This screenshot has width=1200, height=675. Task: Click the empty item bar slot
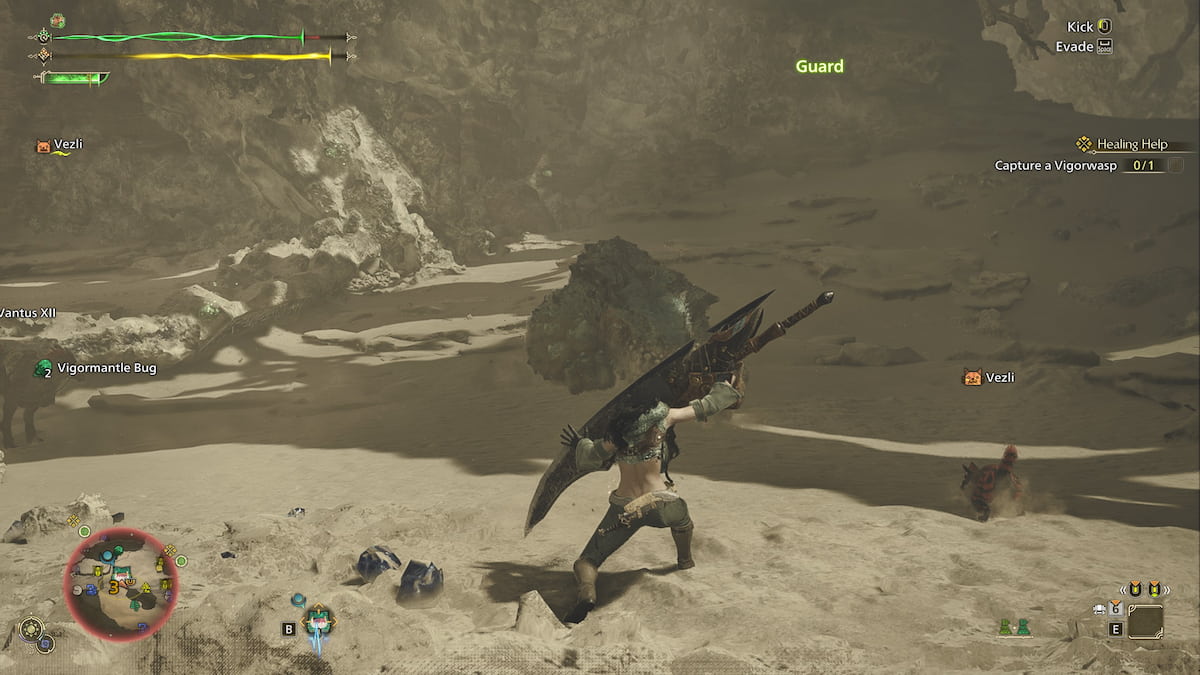tap(1145, 622)
